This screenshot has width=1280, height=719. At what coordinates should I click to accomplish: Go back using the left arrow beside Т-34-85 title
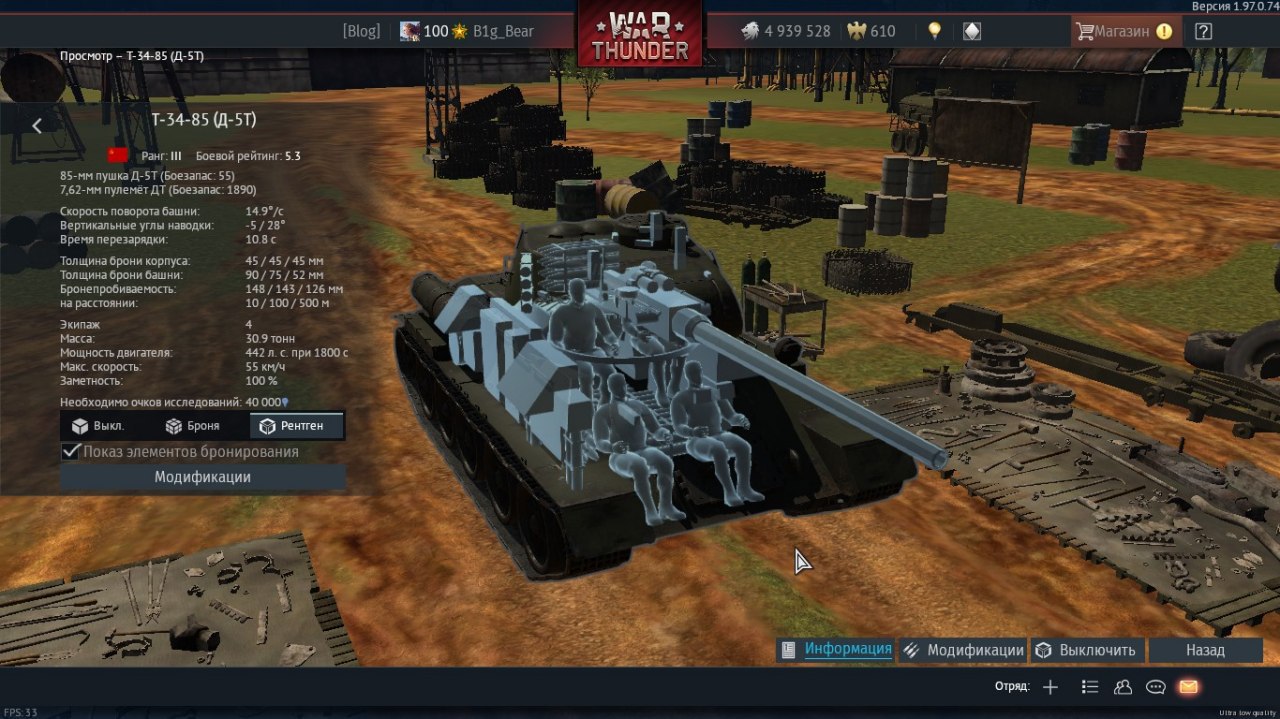tap(37, 126)
